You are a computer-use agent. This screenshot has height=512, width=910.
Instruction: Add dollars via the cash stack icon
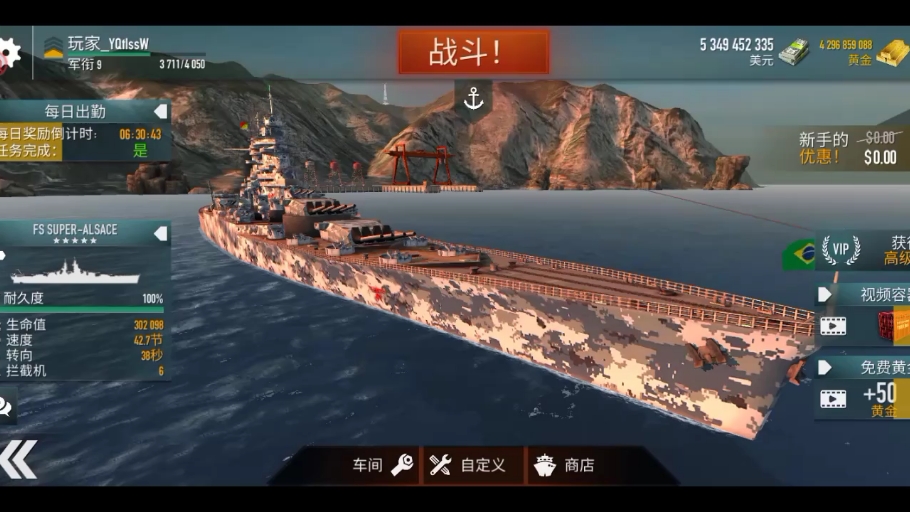tap(794, 52)
